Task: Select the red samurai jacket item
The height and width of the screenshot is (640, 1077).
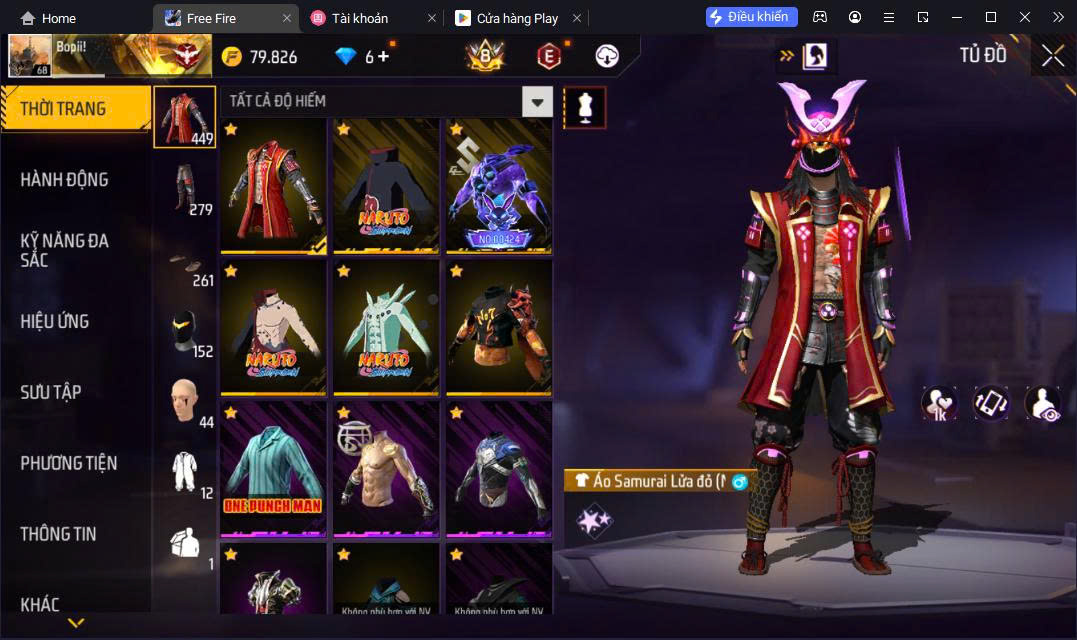Action: coord(273,186)
